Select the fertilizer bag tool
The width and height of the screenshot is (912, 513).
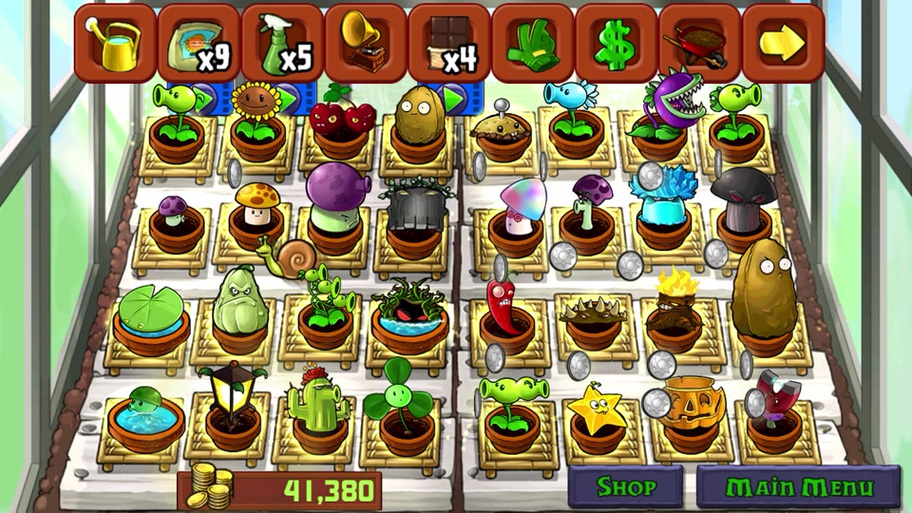(198, 42)
